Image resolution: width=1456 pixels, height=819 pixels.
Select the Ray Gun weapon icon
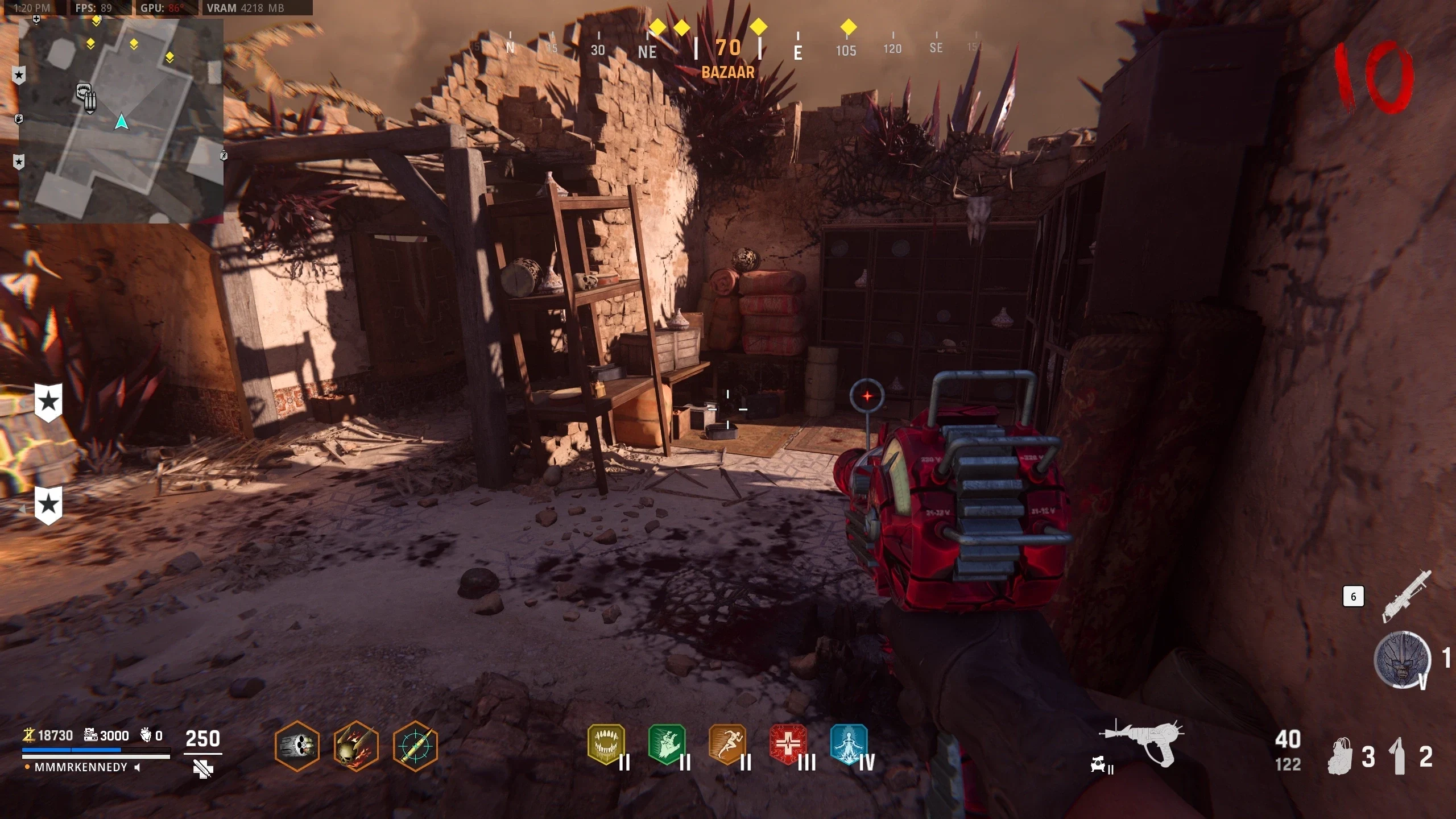tap(1142, 742)
